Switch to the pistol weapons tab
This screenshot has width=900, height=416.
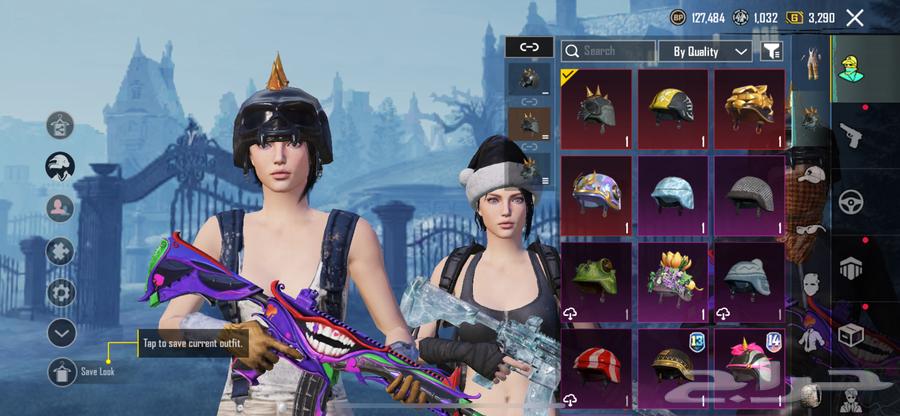tap(851, 134)
